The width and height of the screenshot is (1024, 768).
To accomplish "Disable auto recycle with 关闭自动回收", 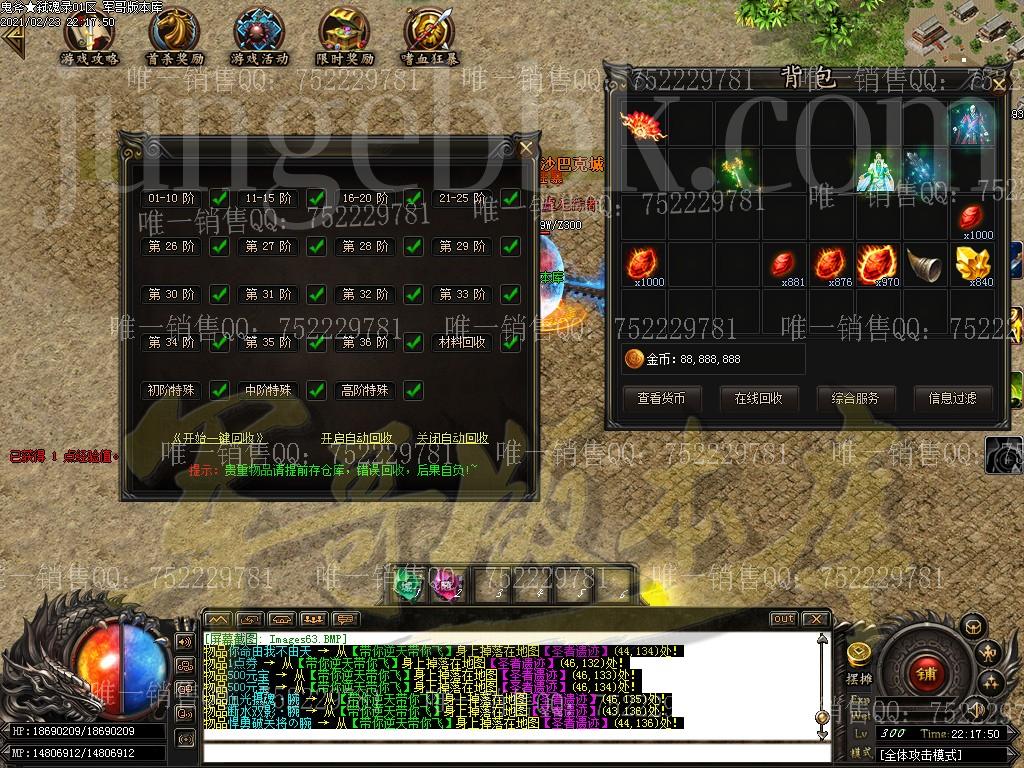I will pos(452,438).
